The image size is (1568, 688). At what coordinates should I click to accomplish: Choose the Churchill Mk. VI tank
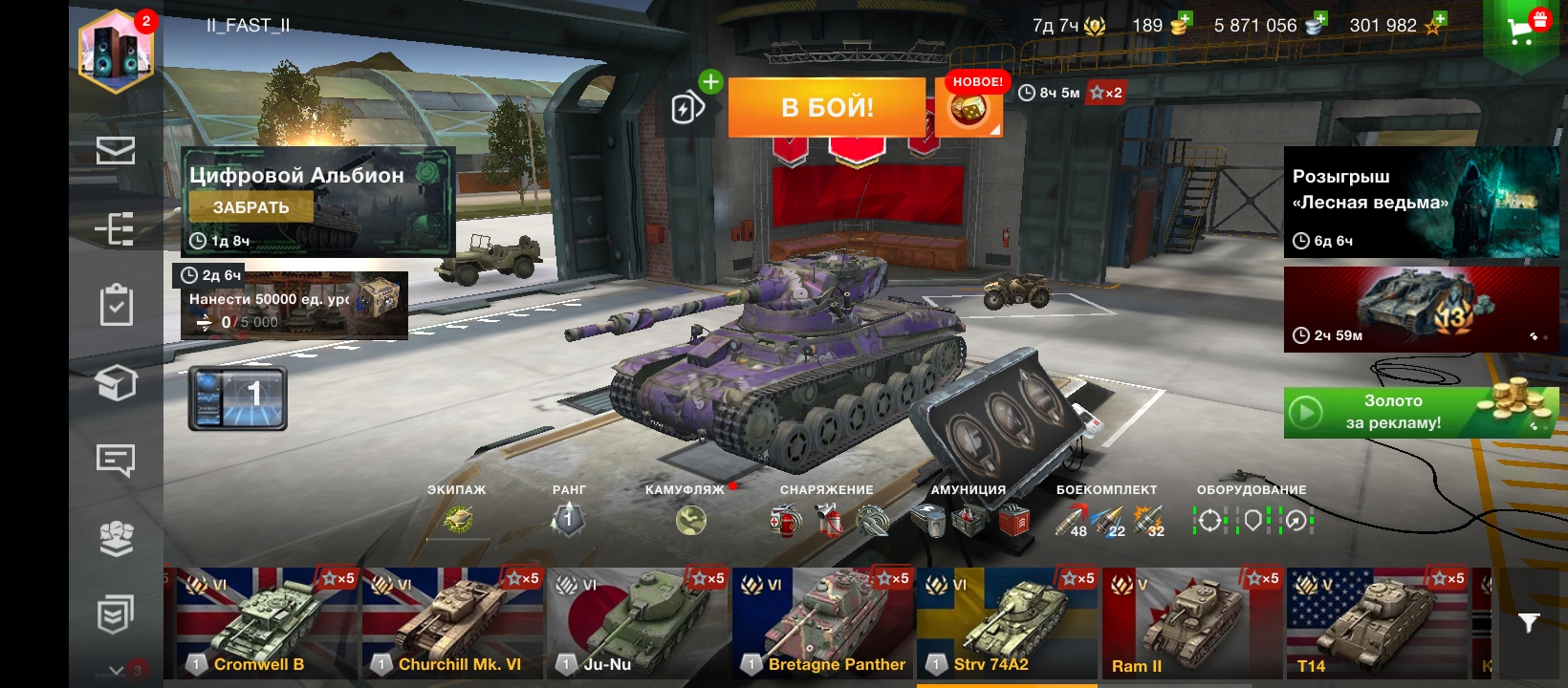(450, 623)
